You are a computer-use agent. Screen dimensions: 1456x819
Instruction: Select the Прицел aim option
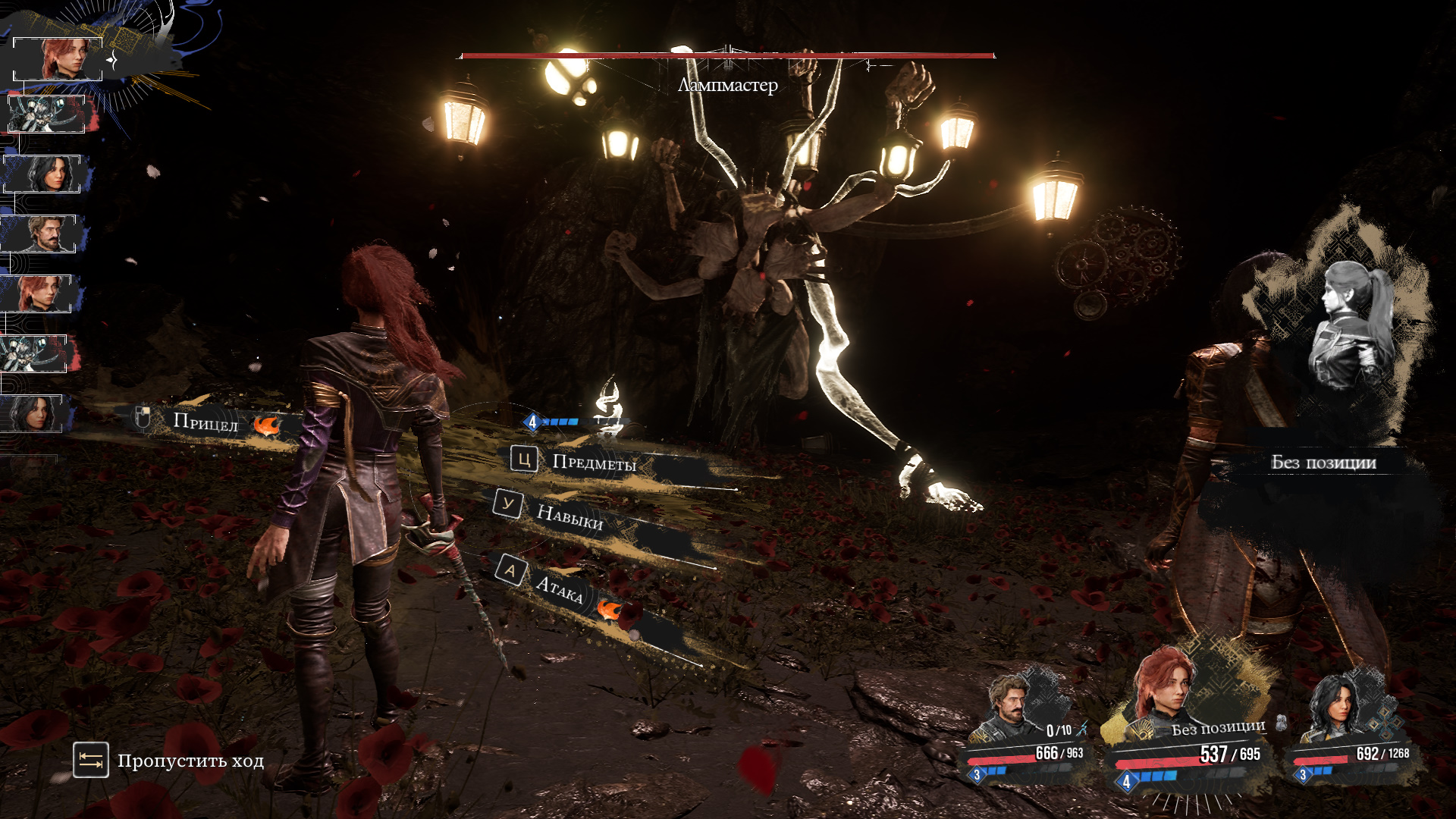click(x=205, y=422)
